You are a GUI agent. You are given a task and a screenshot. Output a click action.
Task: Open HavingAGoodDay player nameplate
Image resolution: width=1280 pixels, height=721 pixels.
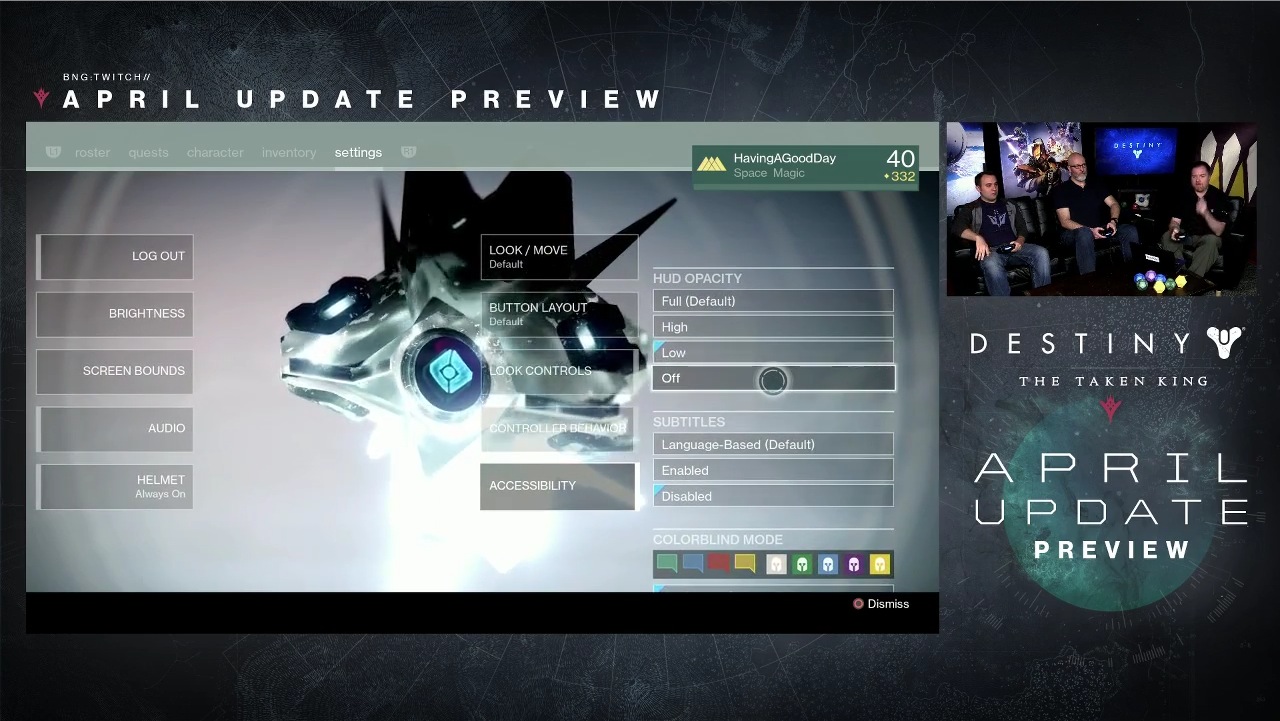[x=805, y=166]
